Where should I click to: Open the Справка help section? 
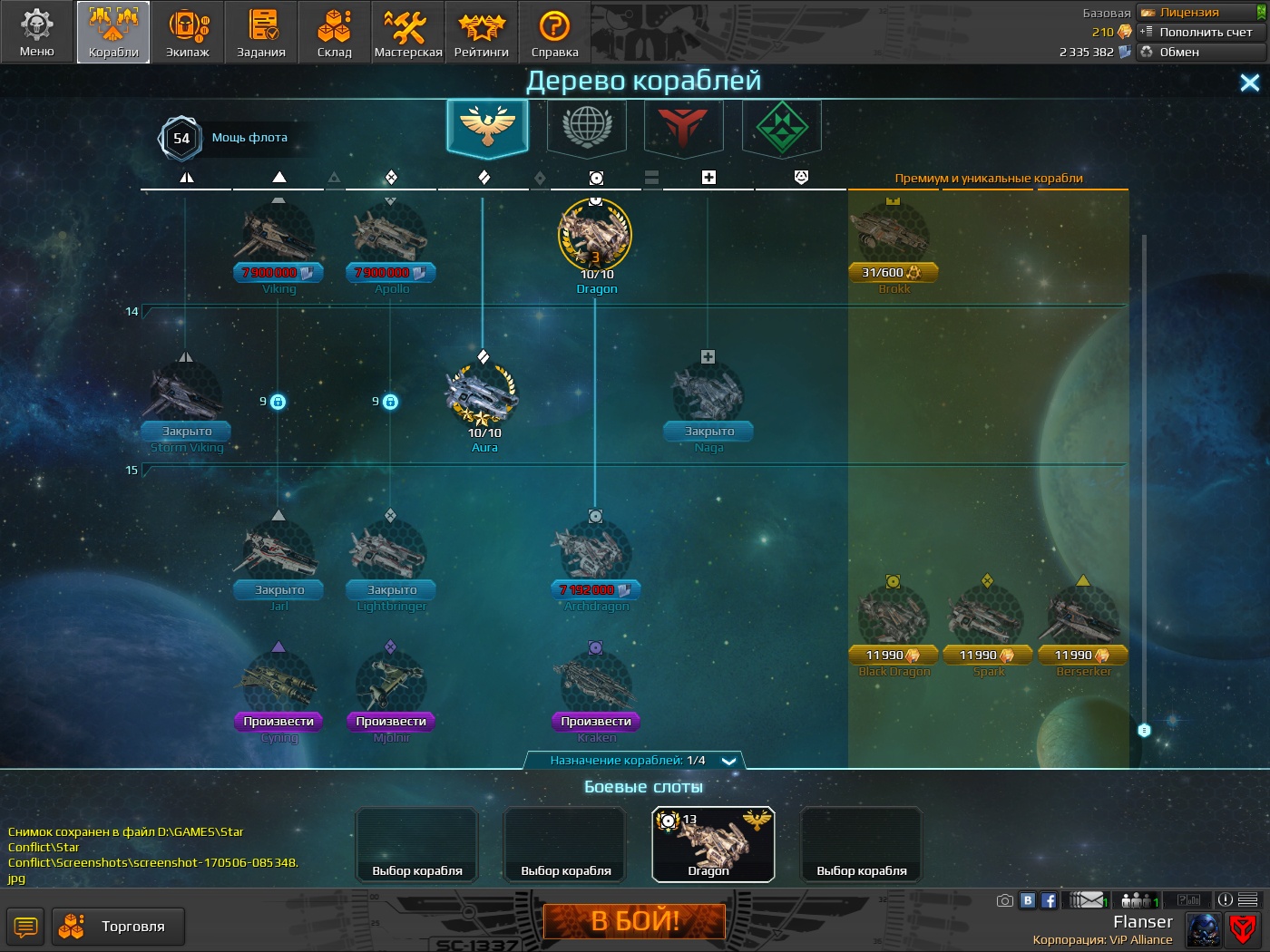point(554,33)
